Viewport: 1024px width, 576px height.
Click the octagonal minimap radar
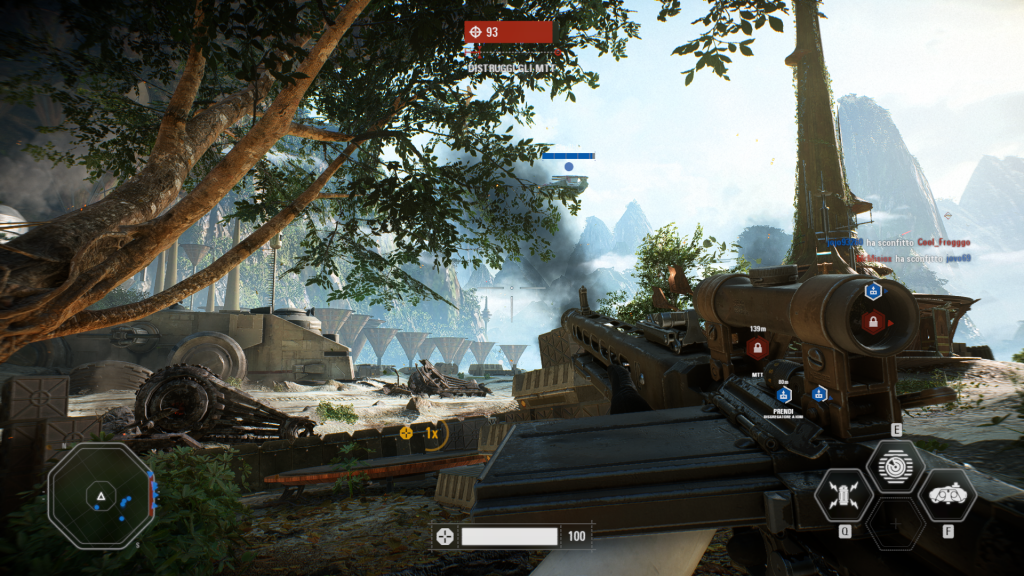click(x=101, y=496)
